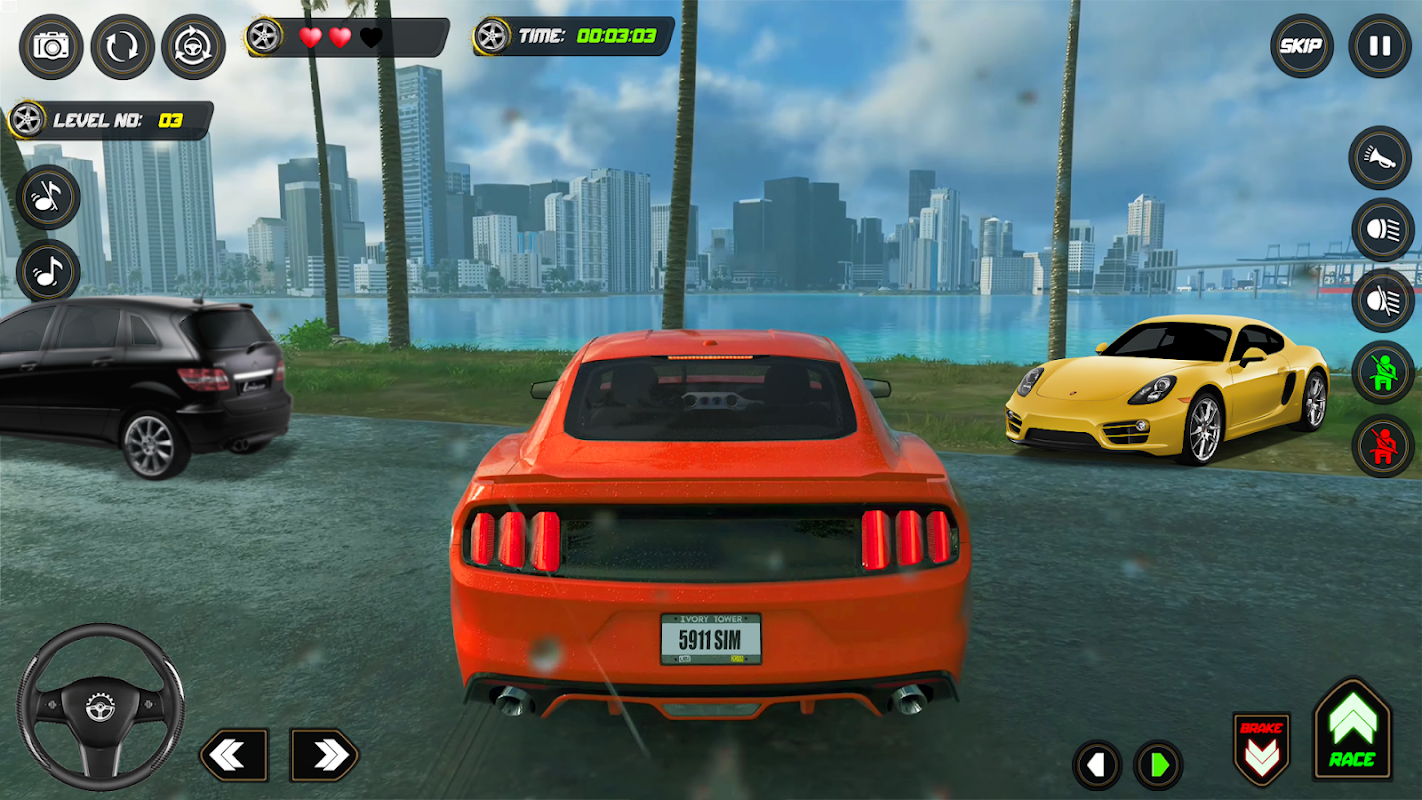Fasten the seatbelt with the green icon
The width and height of the screenshot is (1422, 800).
pos(1382,372)
